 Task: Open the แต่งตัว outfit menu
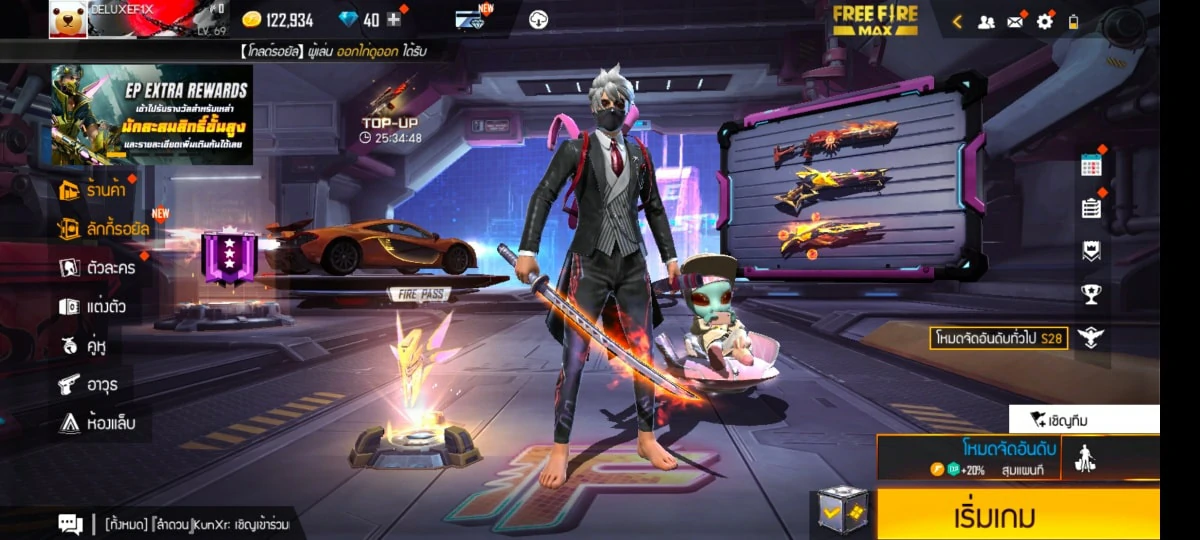pyautogui.click(x=92, y=306)
